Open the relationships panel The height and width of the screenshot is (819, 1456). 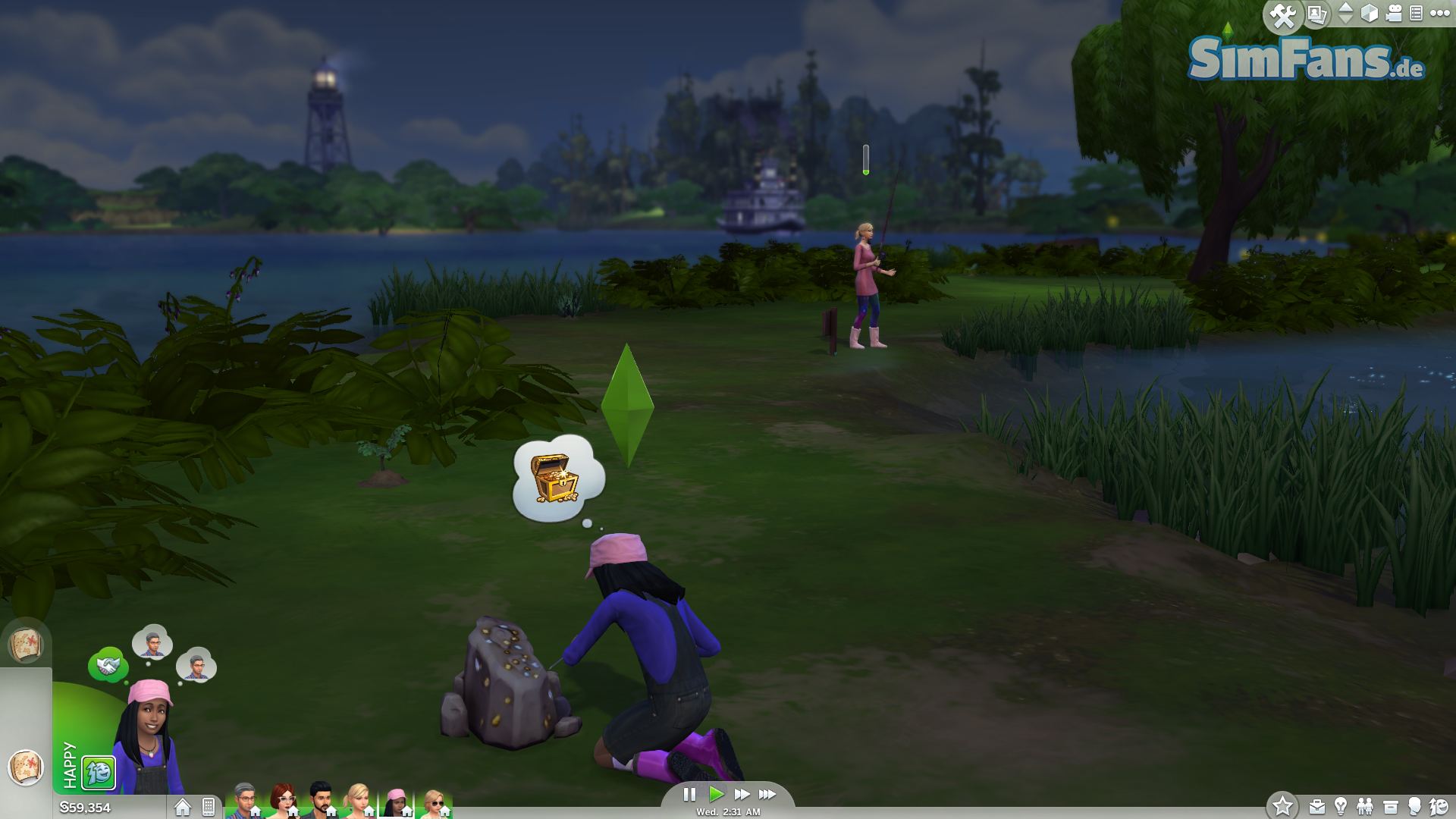1365,806
